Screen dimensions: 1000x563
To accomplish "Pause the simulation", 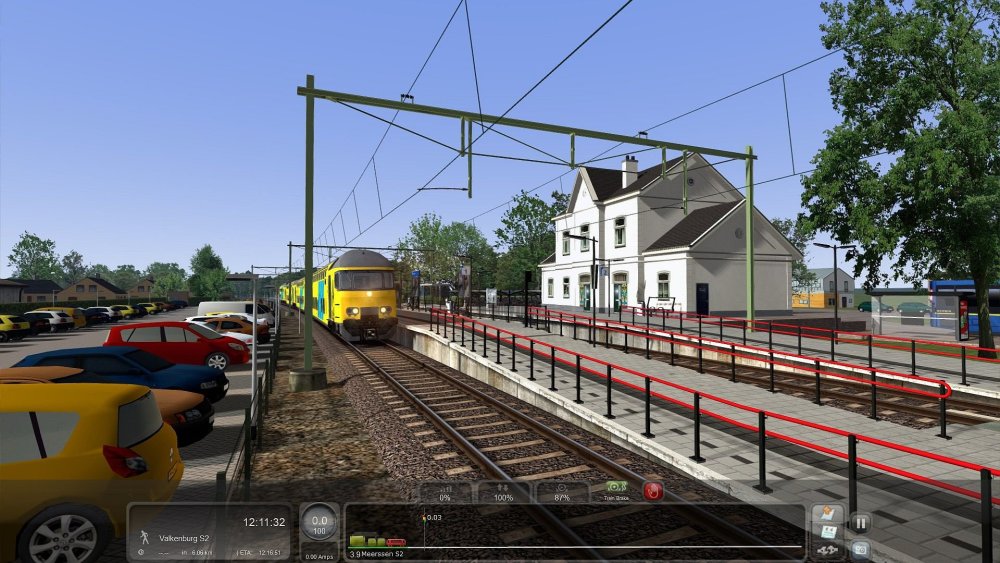I will point(860,521).
